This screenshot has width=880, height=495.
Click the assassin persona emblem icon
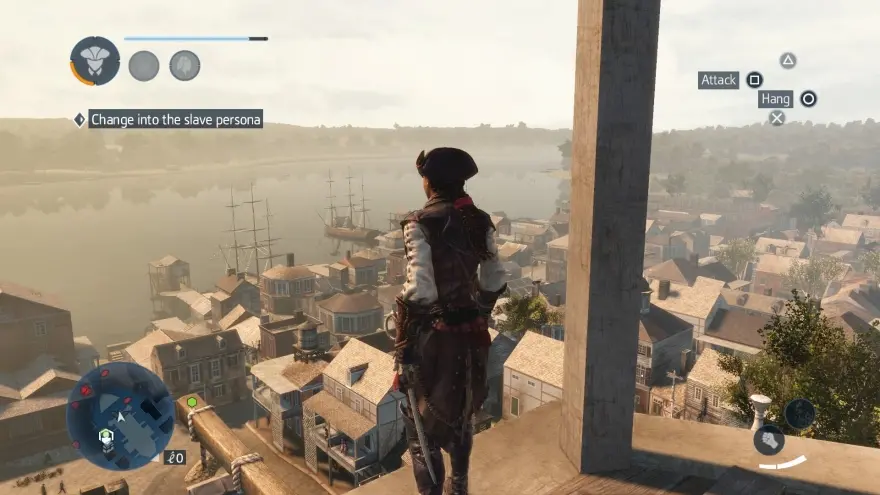coord(95,61)
